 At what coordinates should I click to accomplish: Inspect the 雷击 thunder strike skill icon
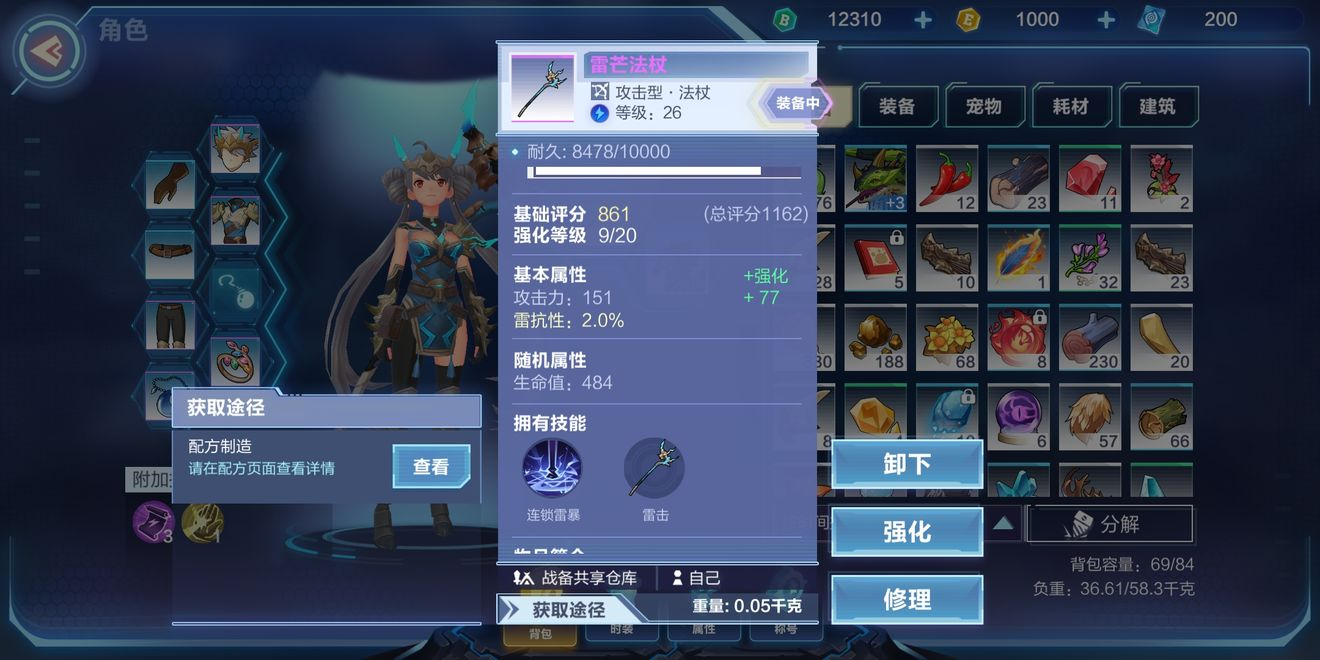coord(654,468)
